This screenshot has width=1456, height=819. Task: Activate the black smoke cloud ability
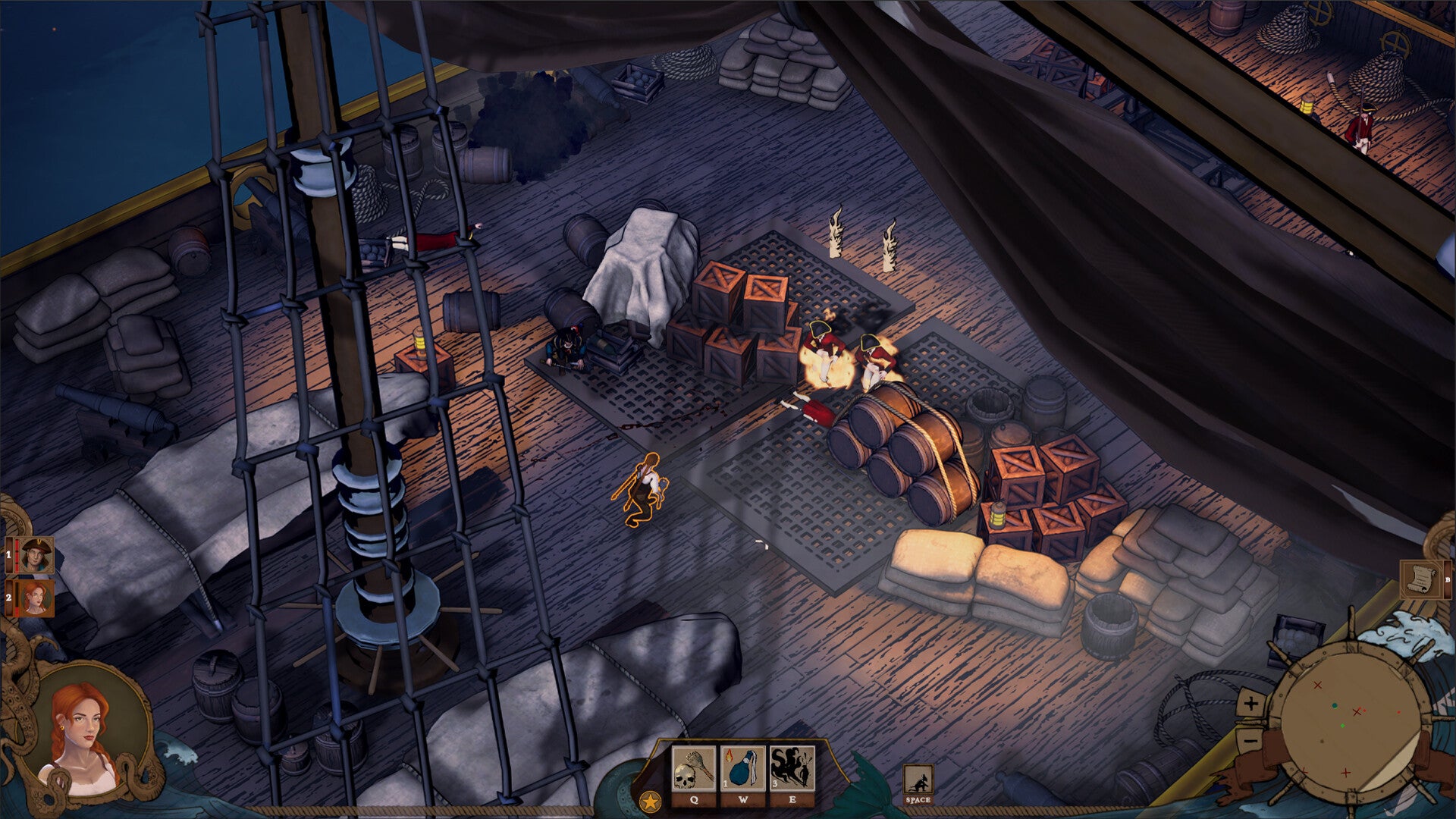pos(792,768)
